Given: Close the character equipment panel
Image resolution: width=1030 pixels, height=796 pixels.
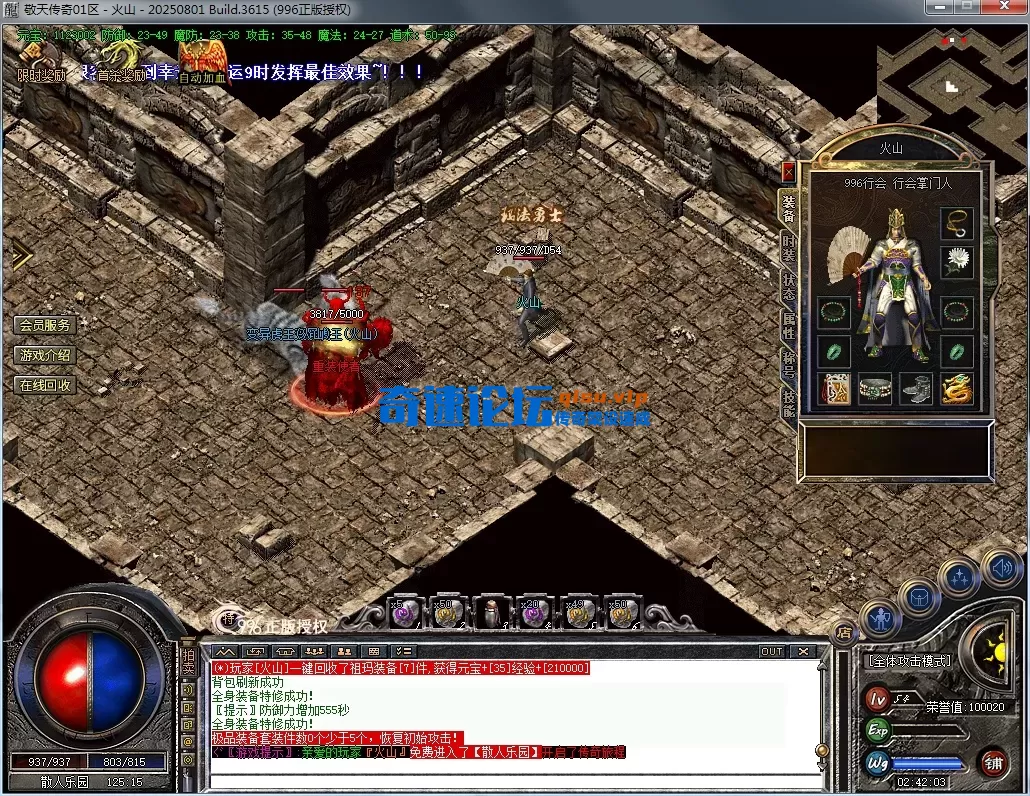Looking at the screenshot, I should click(x=788, y=171).
